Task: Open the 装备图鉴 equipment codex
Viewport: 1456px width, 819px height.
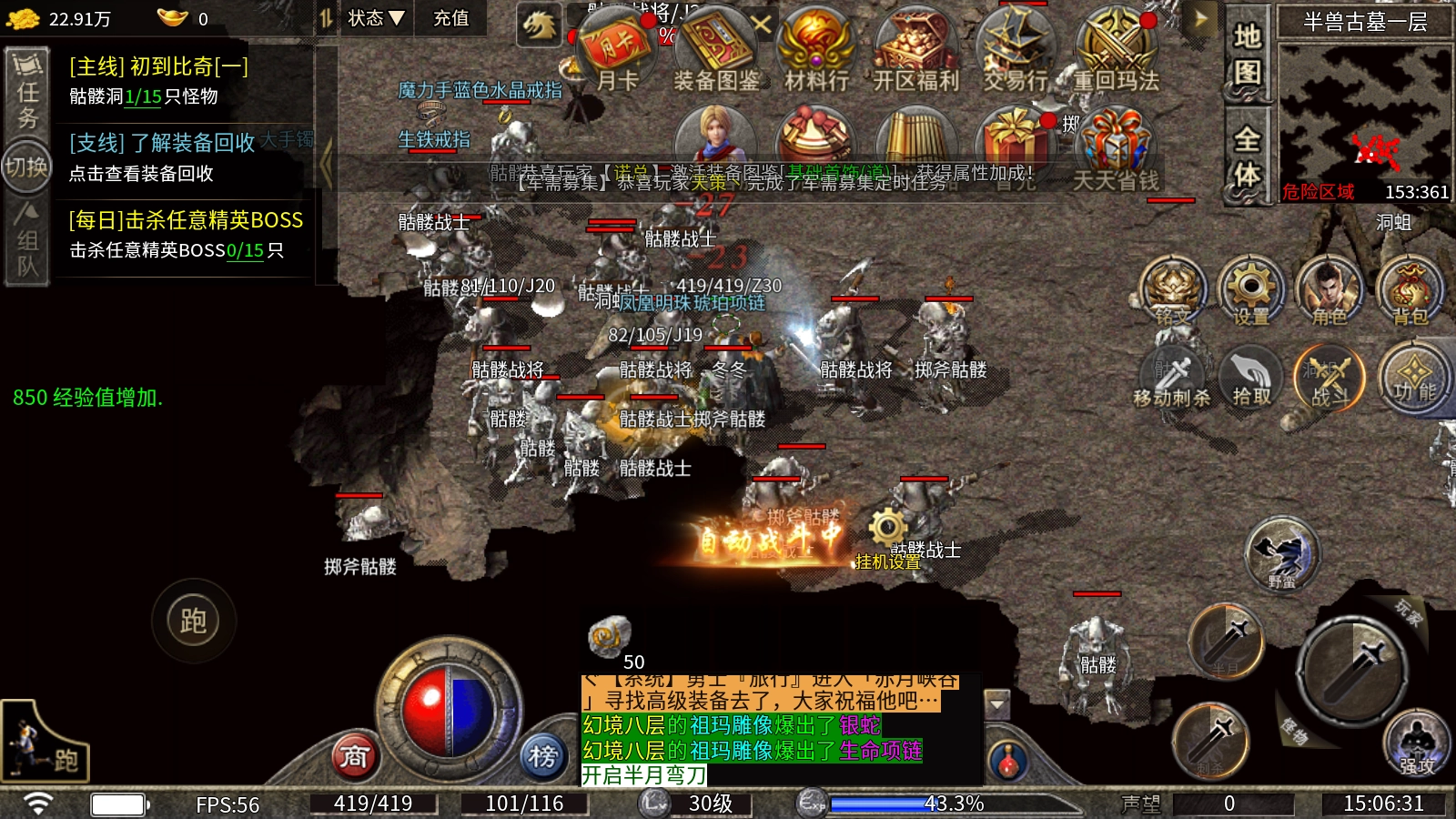Action: (716, 47)
